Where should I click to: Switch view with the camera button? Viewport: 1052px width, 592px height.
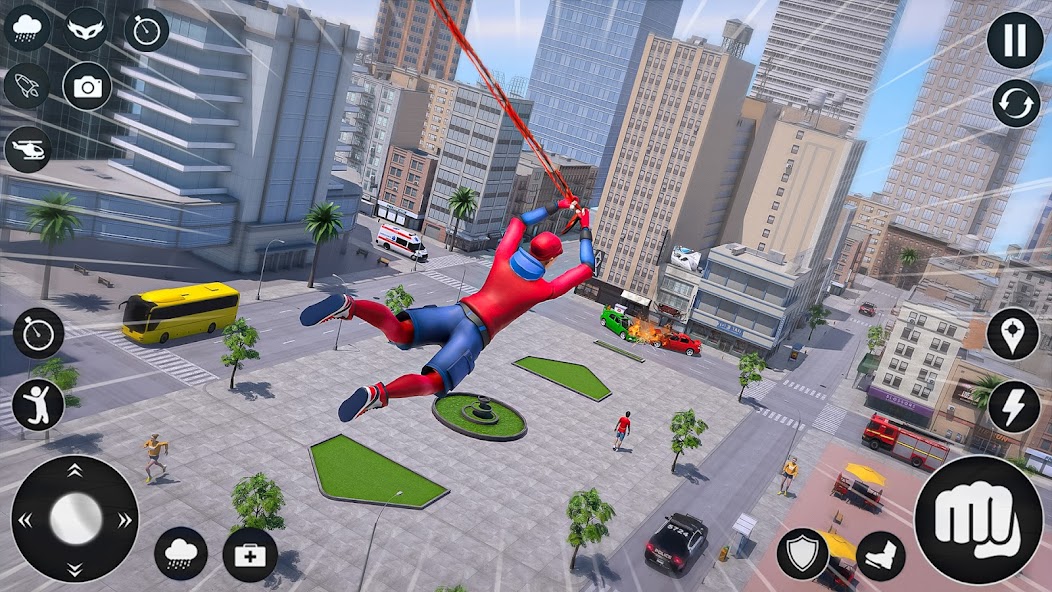[88, 87]
